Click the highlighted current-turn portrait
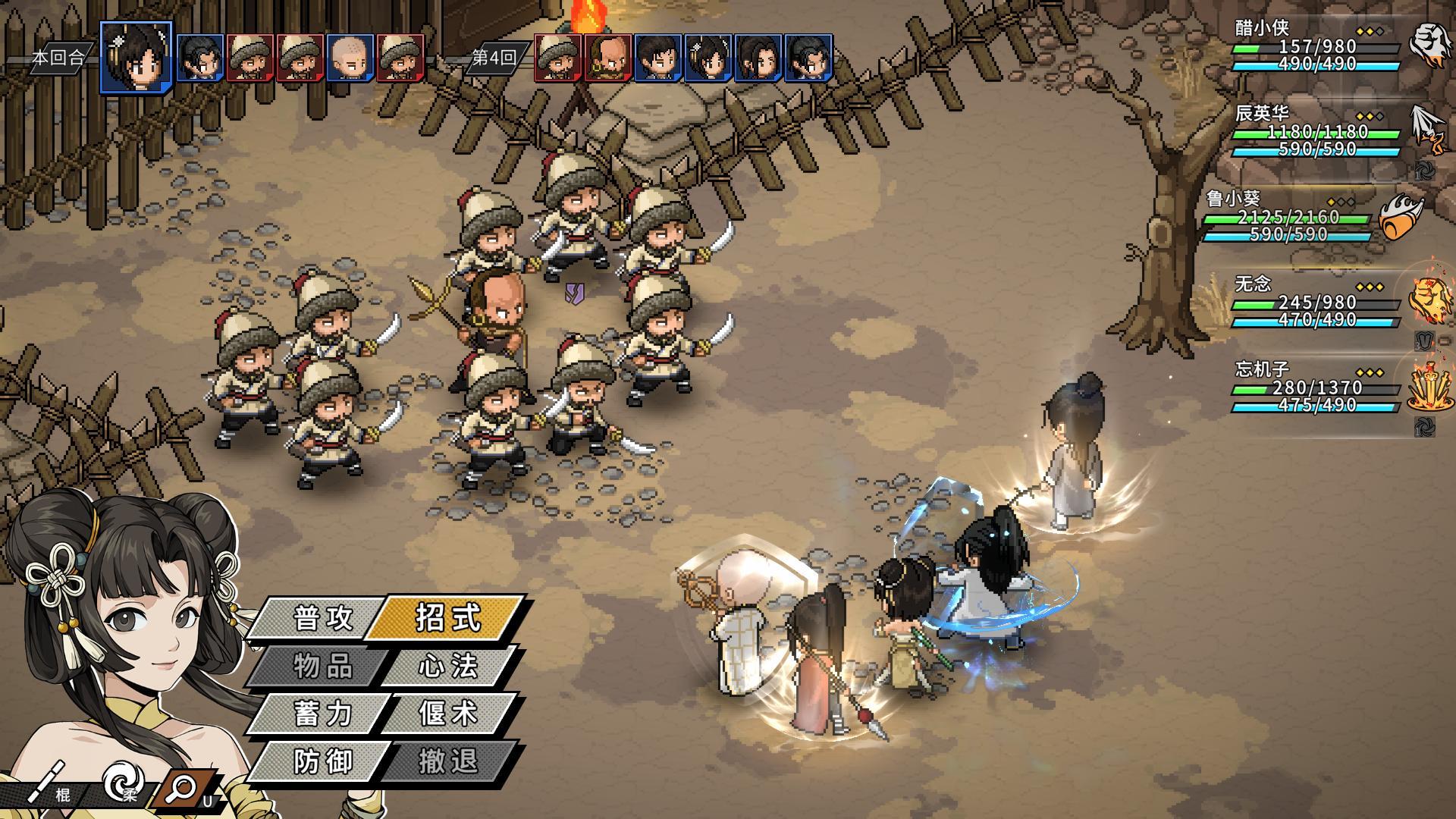This screenshot has height=819, width=1456. tap(136, 56)
